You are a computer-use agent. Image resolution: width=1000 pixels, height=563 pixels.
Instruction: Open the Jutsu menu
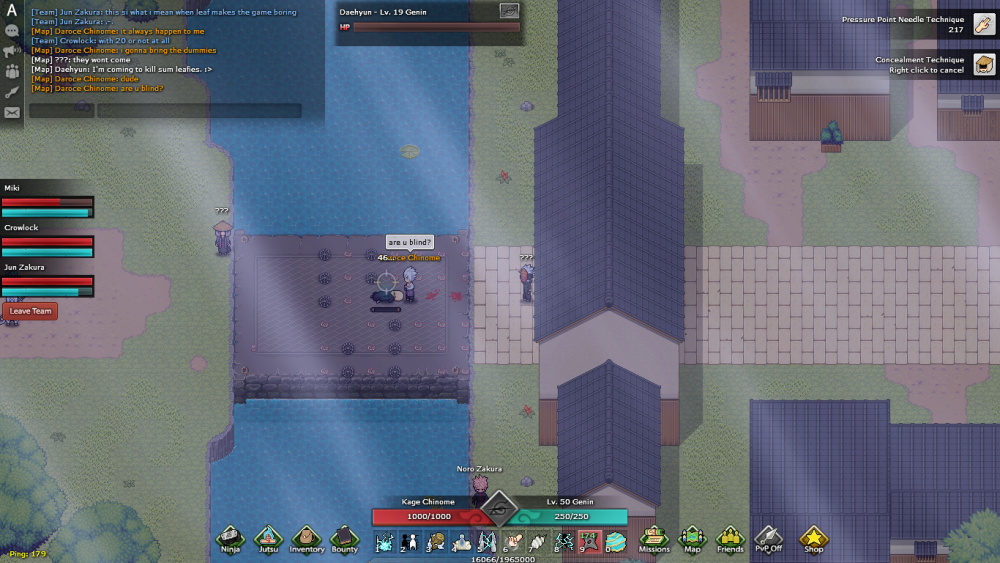(268, 538)
